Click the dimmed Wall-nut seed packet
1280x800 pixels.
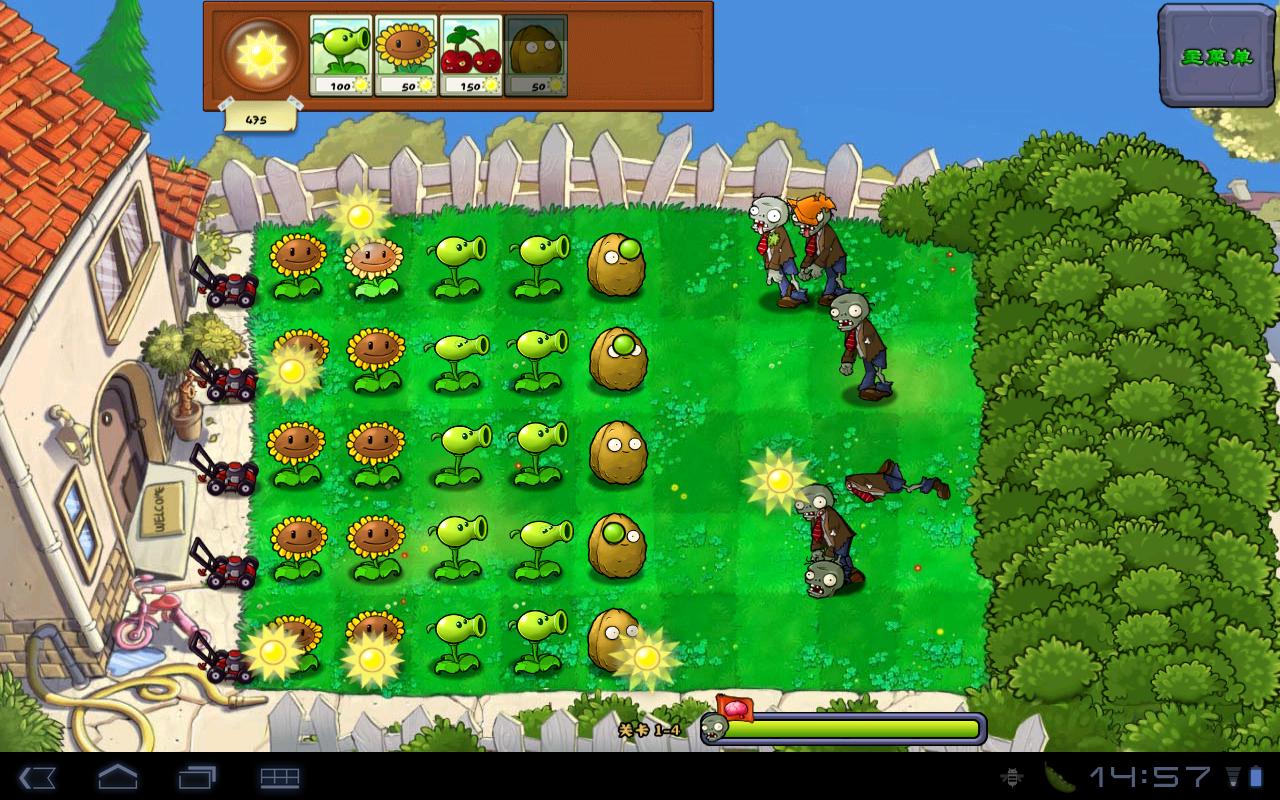coord(535,56)
